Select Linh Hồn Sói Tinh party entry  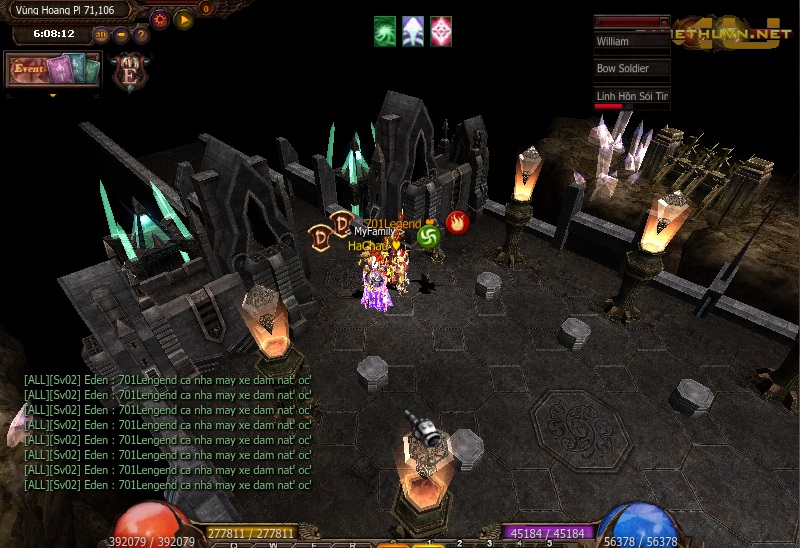point(631,96)
